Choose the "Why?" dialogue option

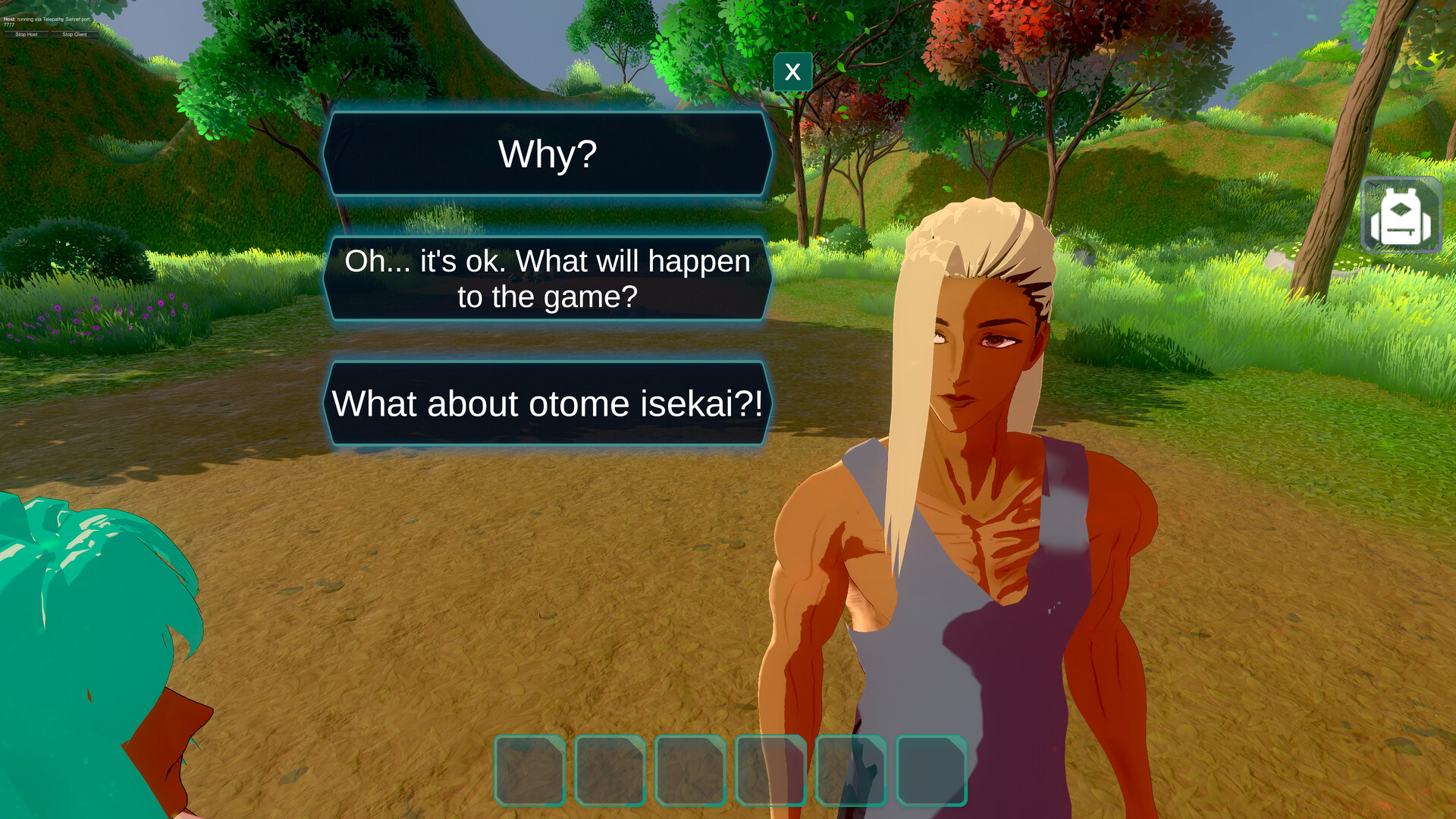[548, 154]
